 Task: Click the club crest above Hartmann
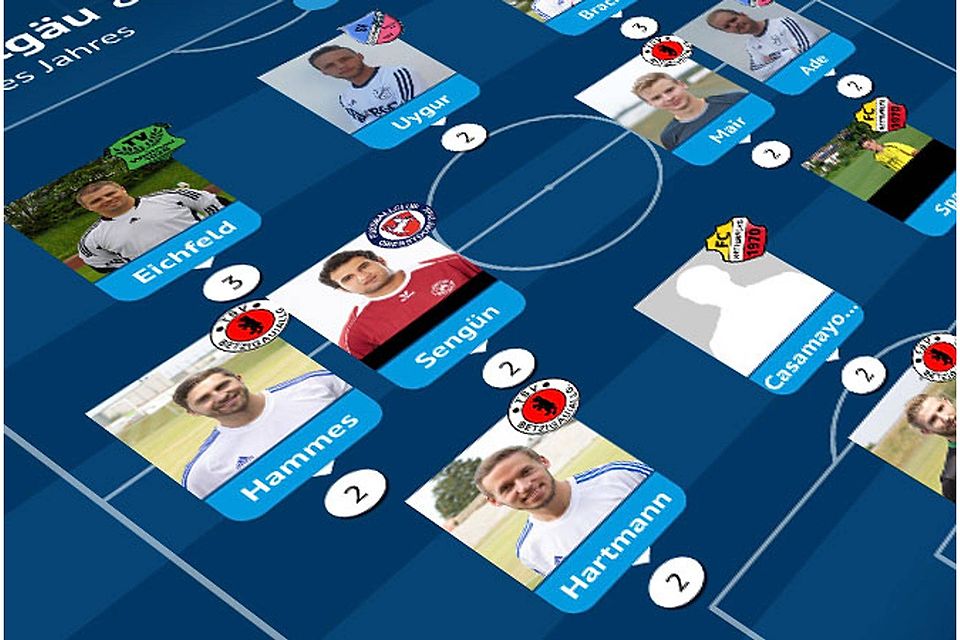tap(543, 405)
